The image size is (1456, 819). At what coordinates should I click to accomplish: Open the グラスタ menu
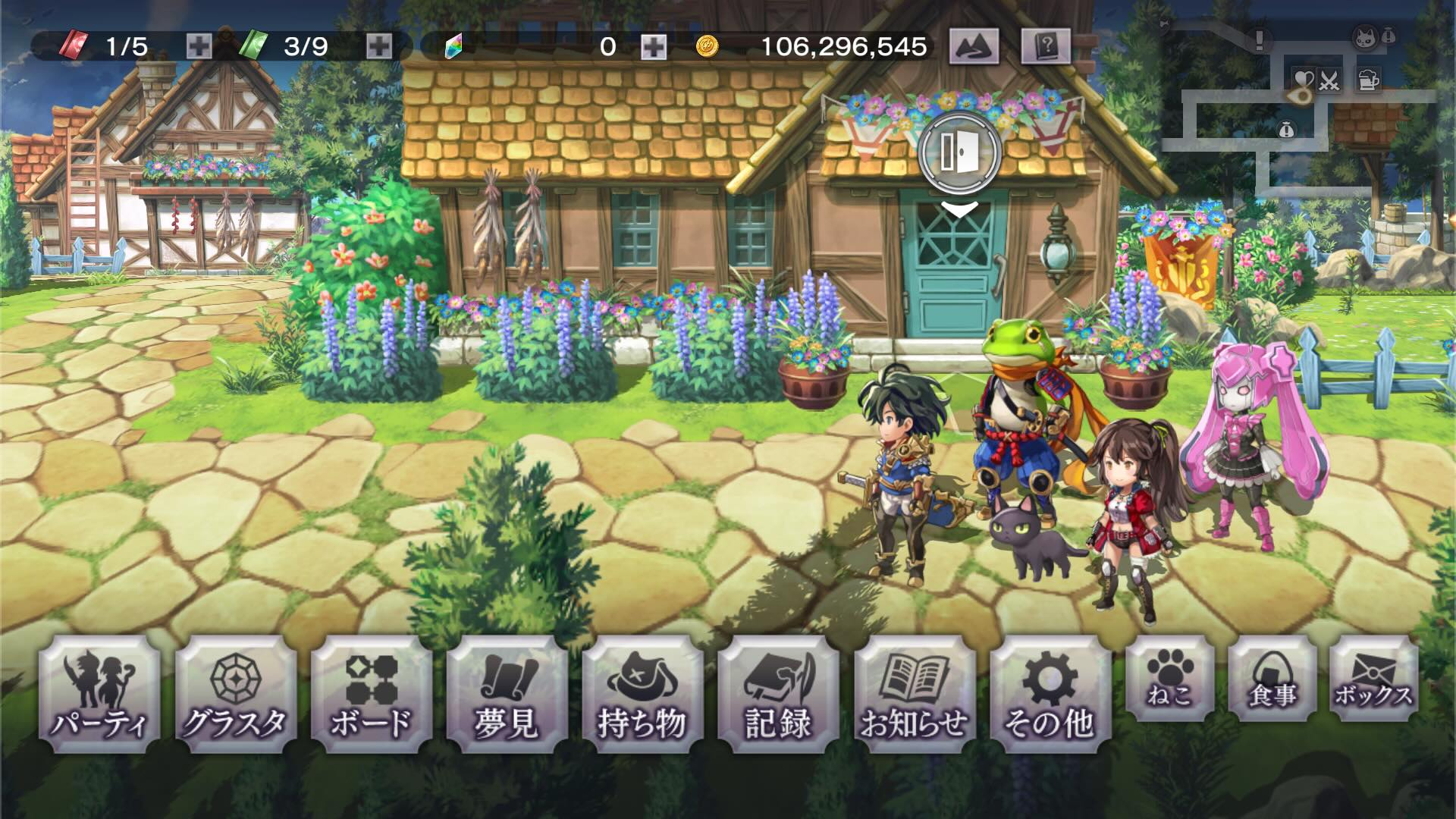point(235,695)
